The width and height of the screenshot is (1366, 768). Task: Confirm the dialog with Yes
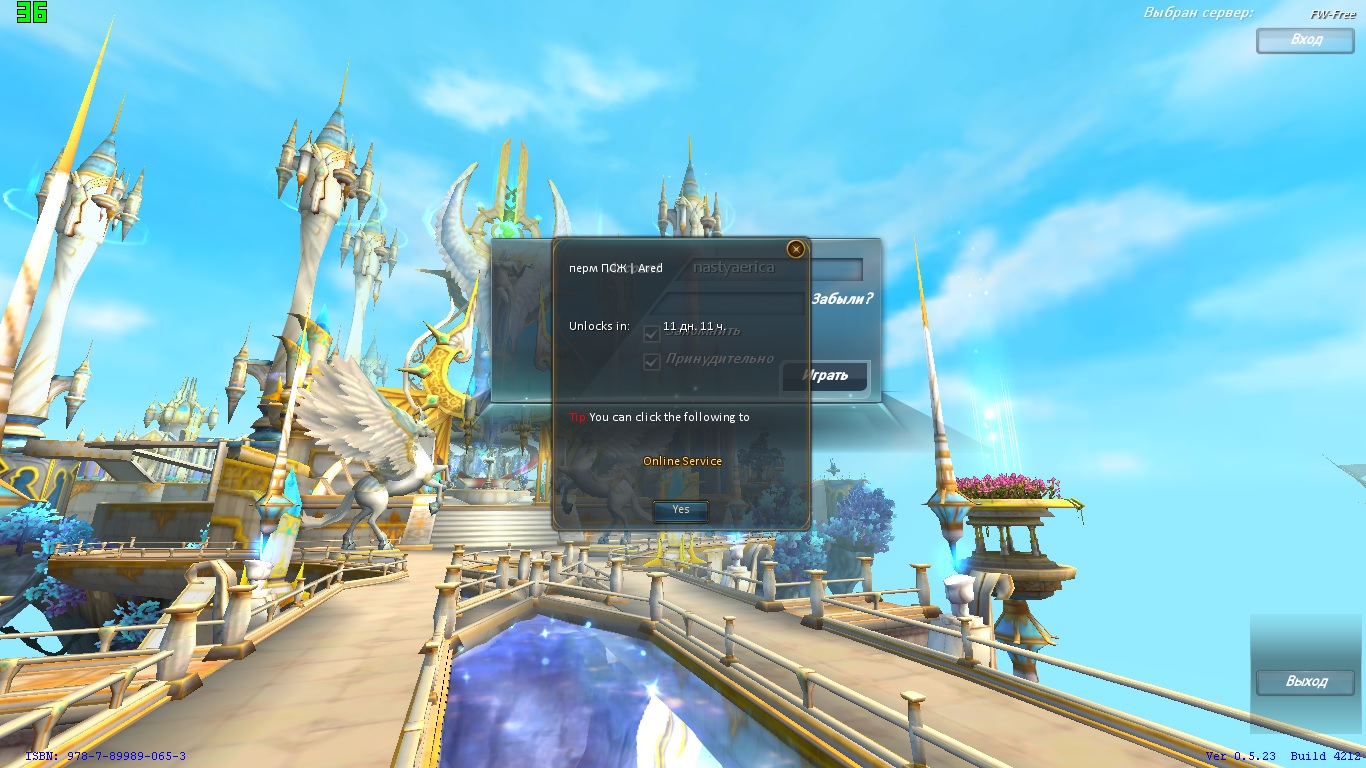coord(680,510)
